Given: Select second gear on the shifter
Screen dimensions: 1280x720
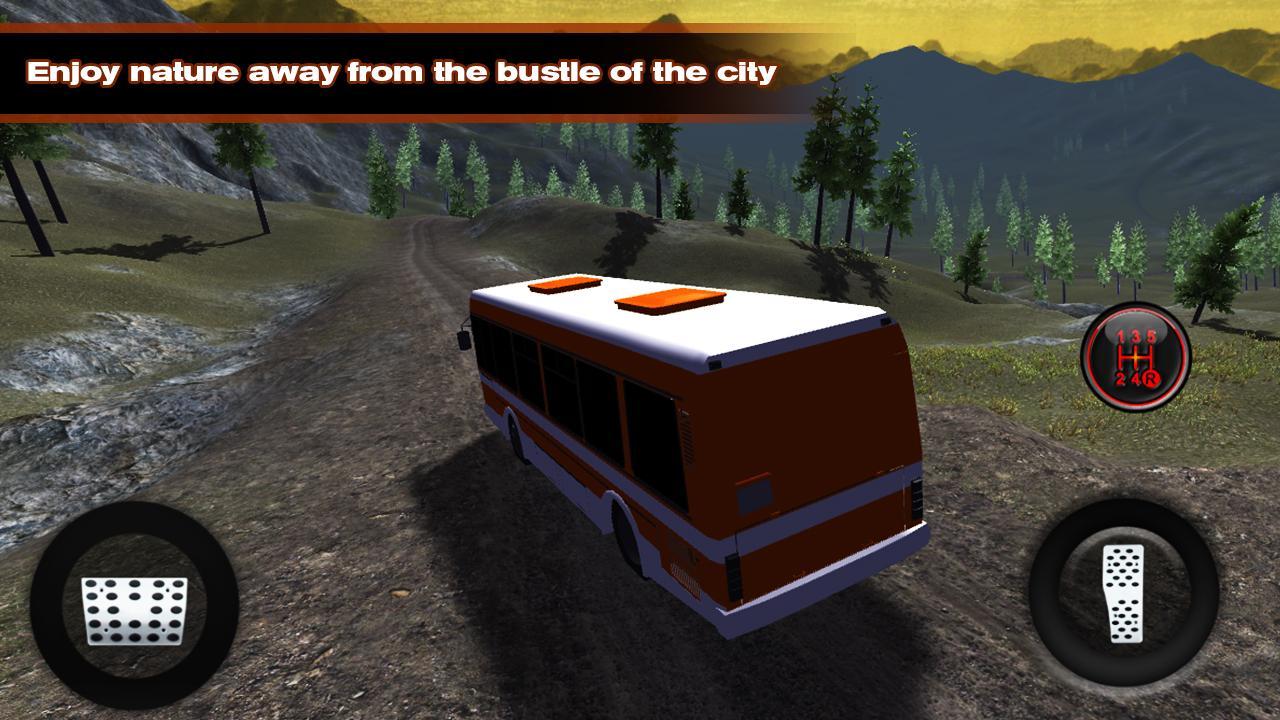Looking at the screenshot, I should coord(1120,377).
